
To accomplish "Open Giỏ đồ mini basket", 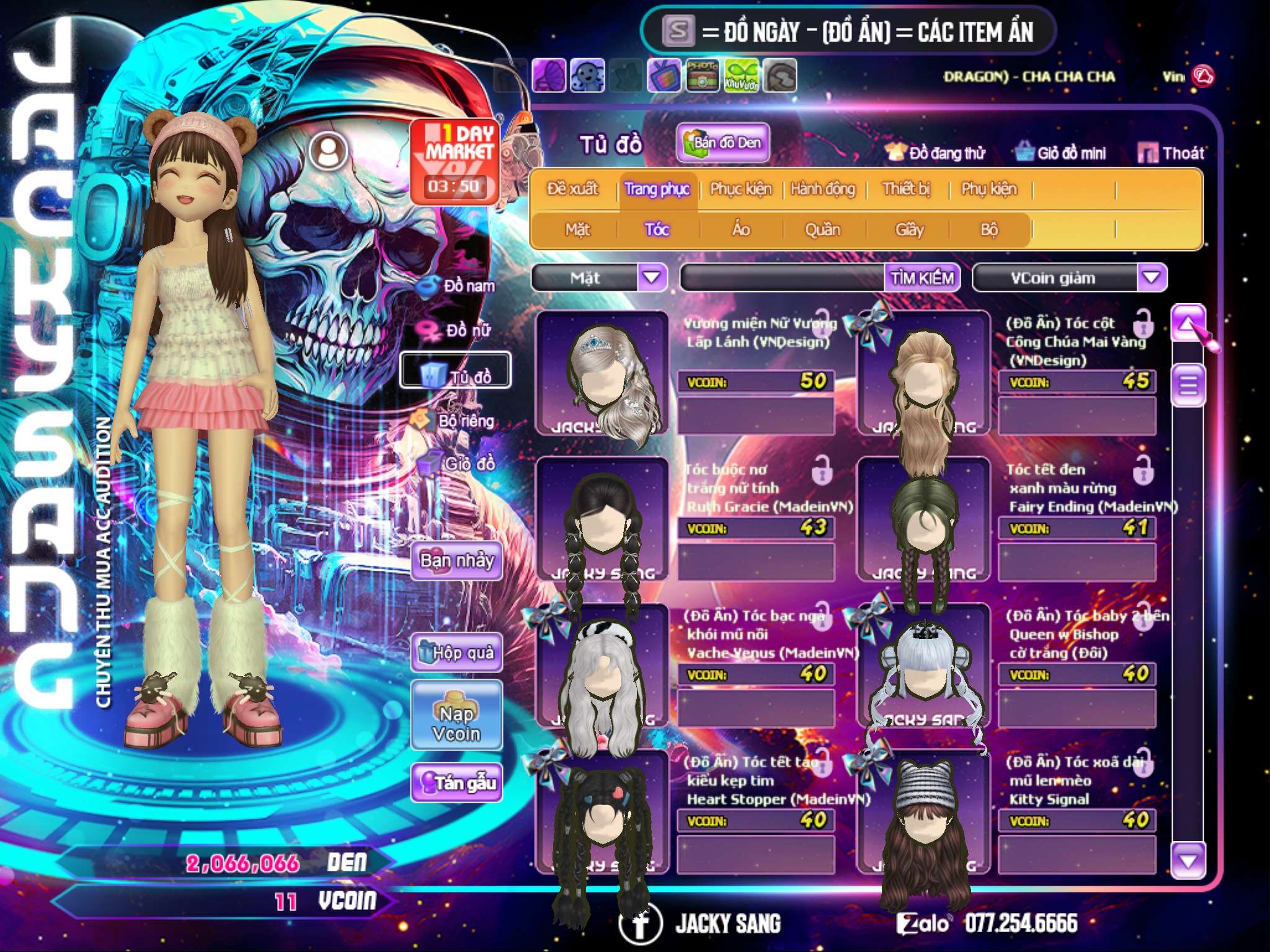I will point(1061,153).
